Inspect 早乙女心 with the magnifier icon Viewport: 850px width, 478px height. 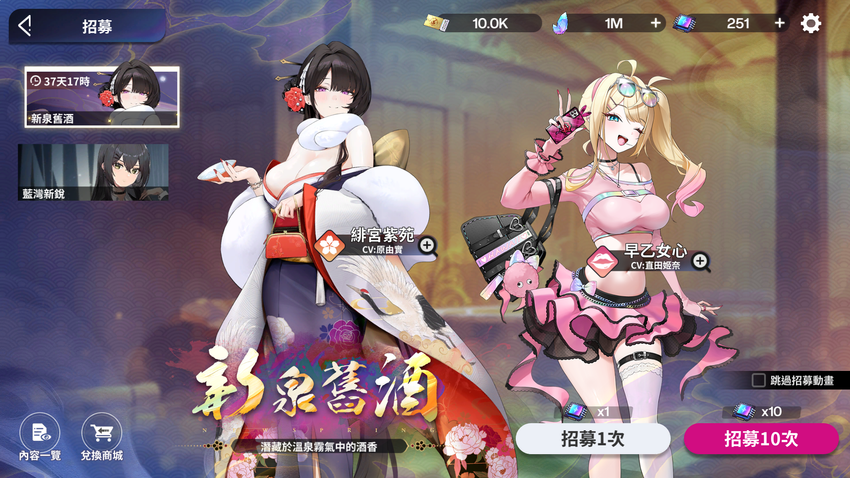(702, 262)
